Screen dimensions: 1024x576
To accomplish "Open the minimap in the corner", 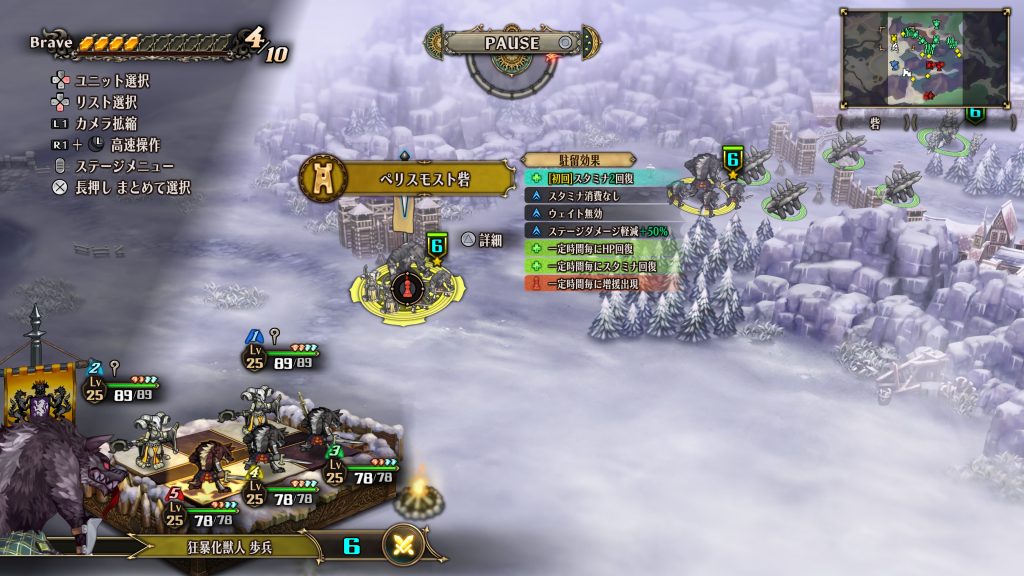I will pos(924,58).
